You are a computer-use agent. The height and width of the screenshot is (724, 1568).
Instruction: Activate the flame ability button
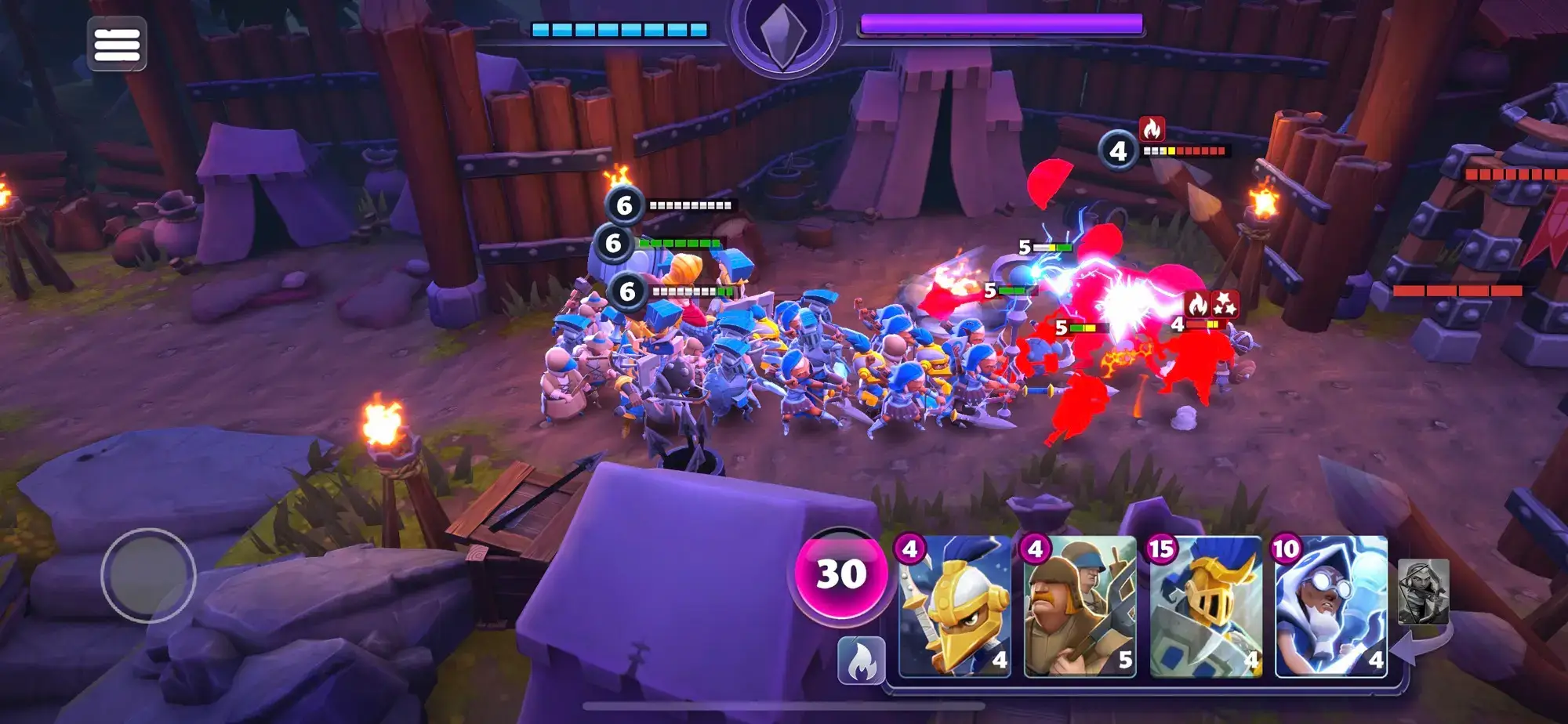click(x=861, y=661)
